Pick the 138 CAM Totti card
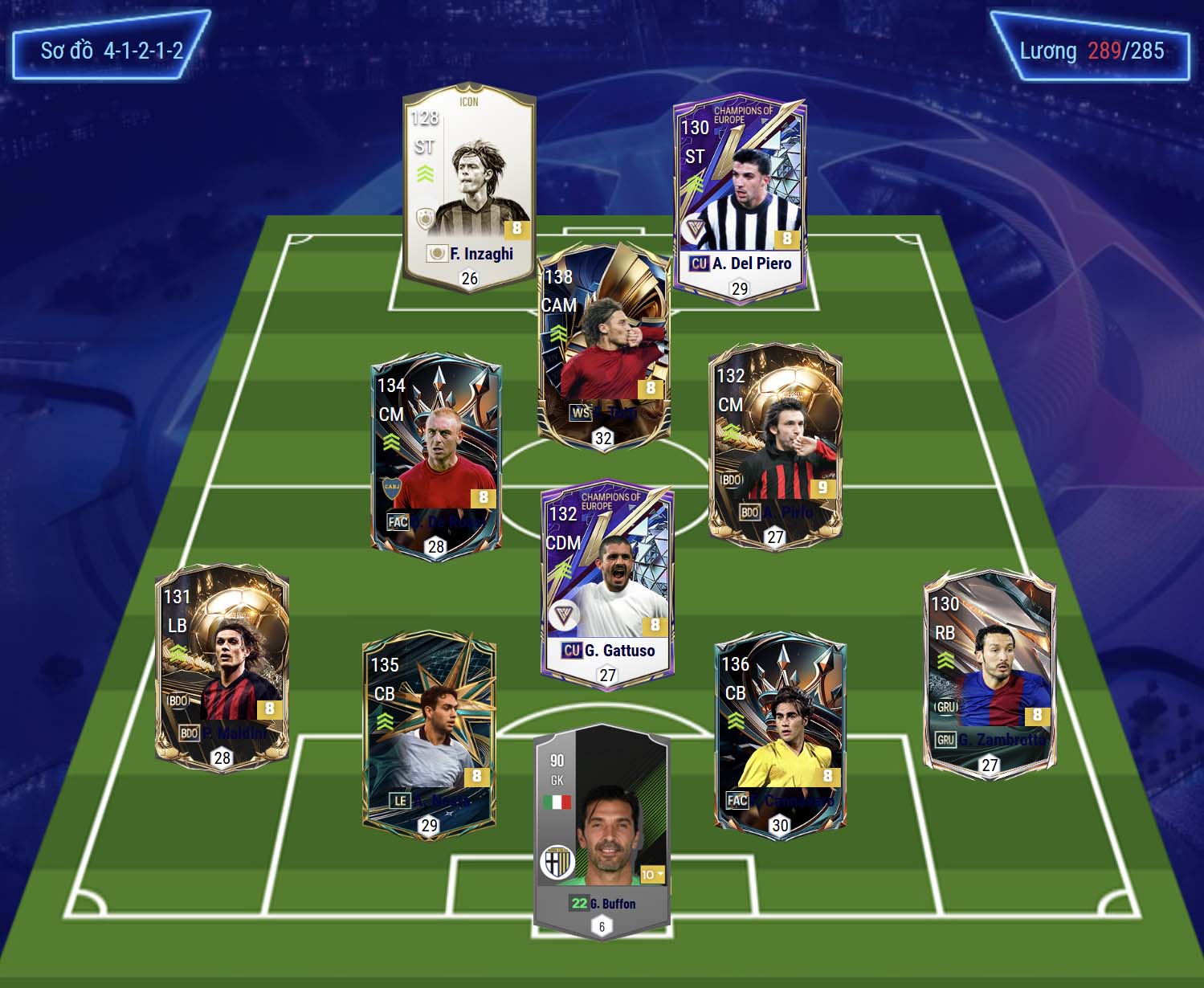The width and height of the screenshot is (1204, 988). 603,345
